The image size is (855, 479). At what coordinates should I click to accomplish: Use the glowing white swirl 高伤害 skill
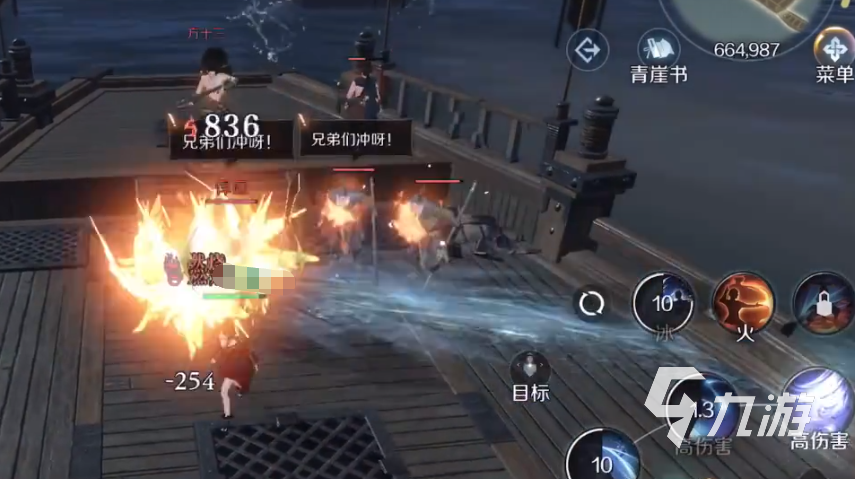click(820, 402)
